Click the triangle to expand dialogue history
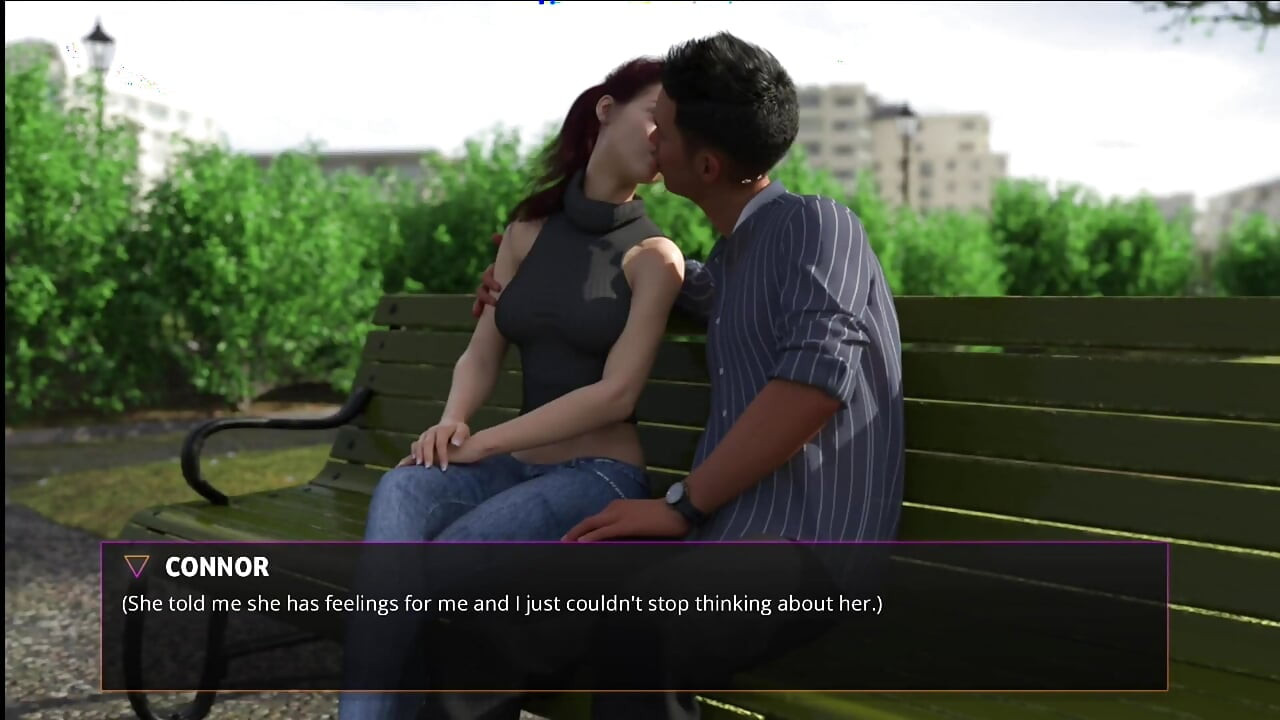Image resolution: width=1280 pixels, height=720 pixels. pyautogui.click(x=136, y=566)
